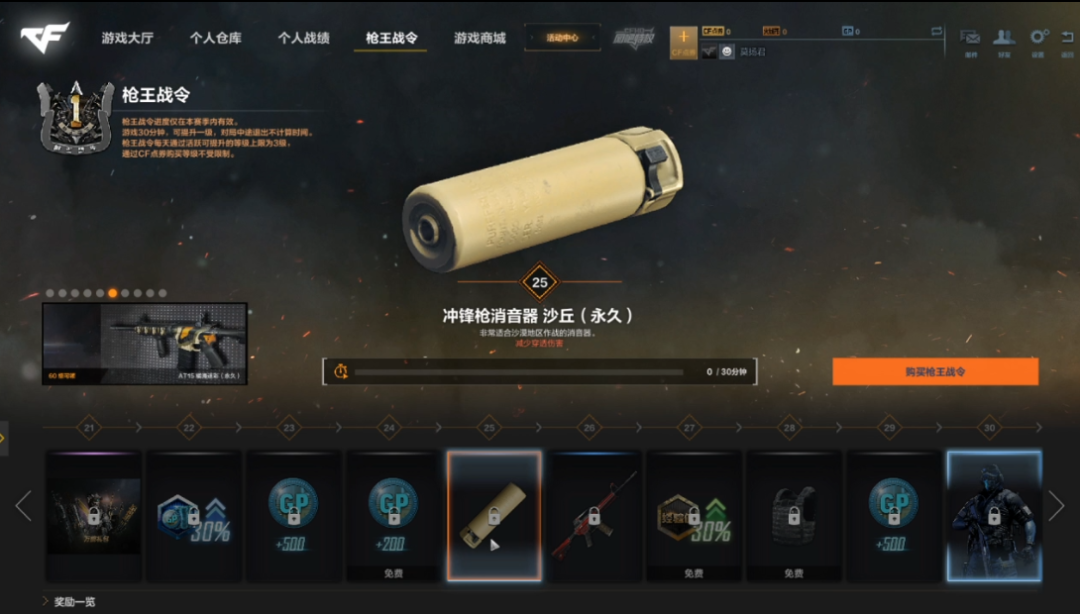
Task: Choose the level 26 red rifle reward
Action: pos(594,515)
